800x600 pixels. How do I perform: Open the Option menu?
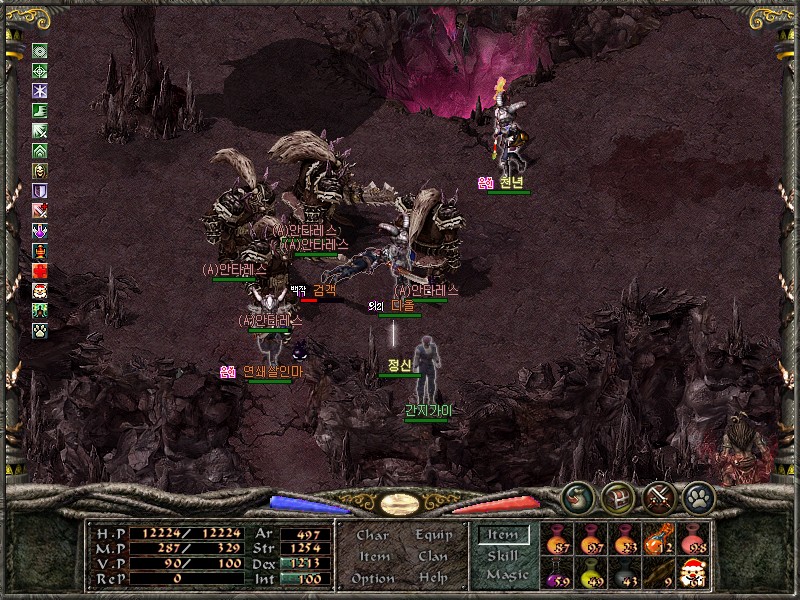click(x=373, y=578)
